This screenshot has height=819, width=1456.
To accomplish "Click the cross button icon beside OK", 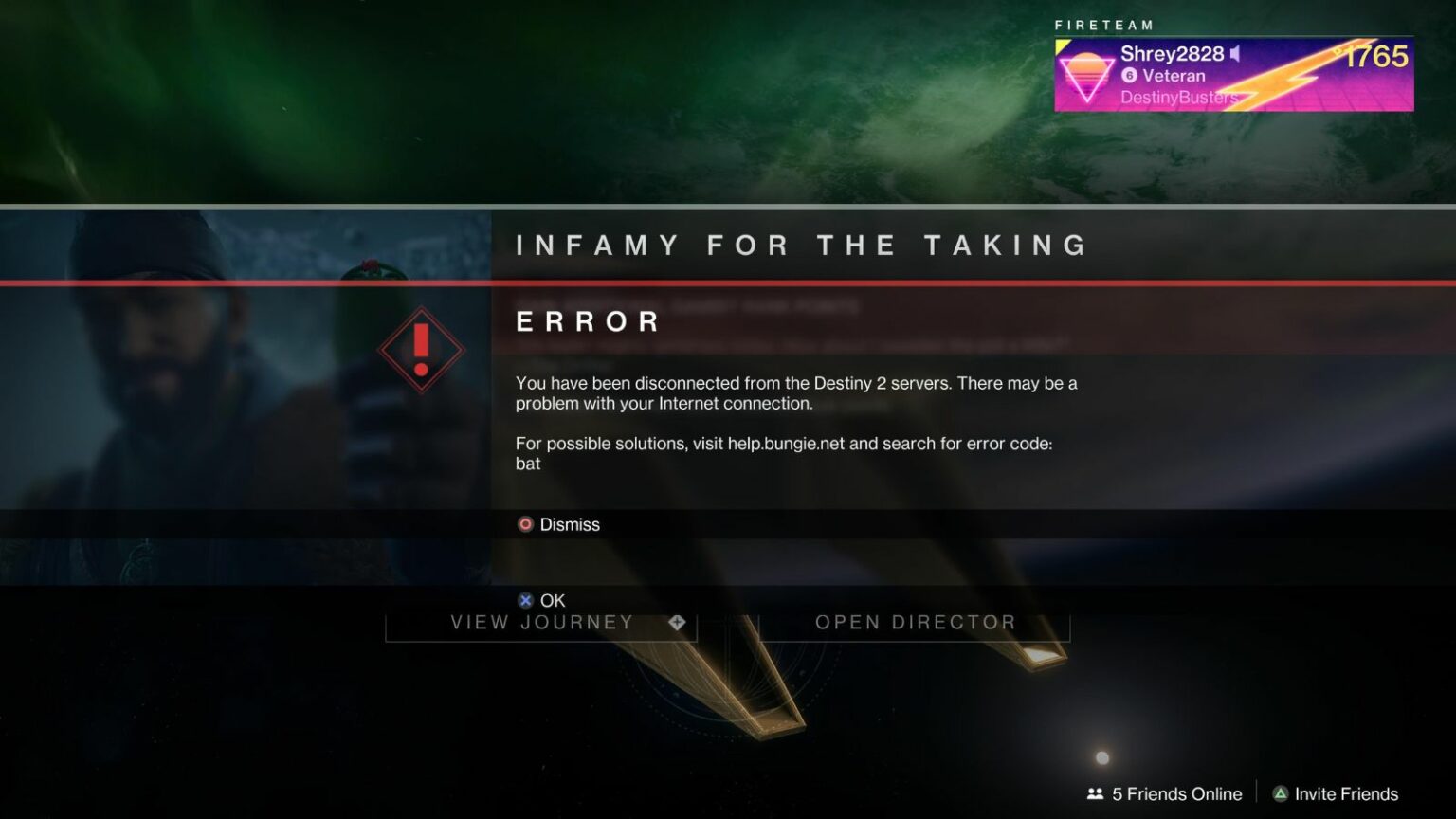I will tap(524, 600).
